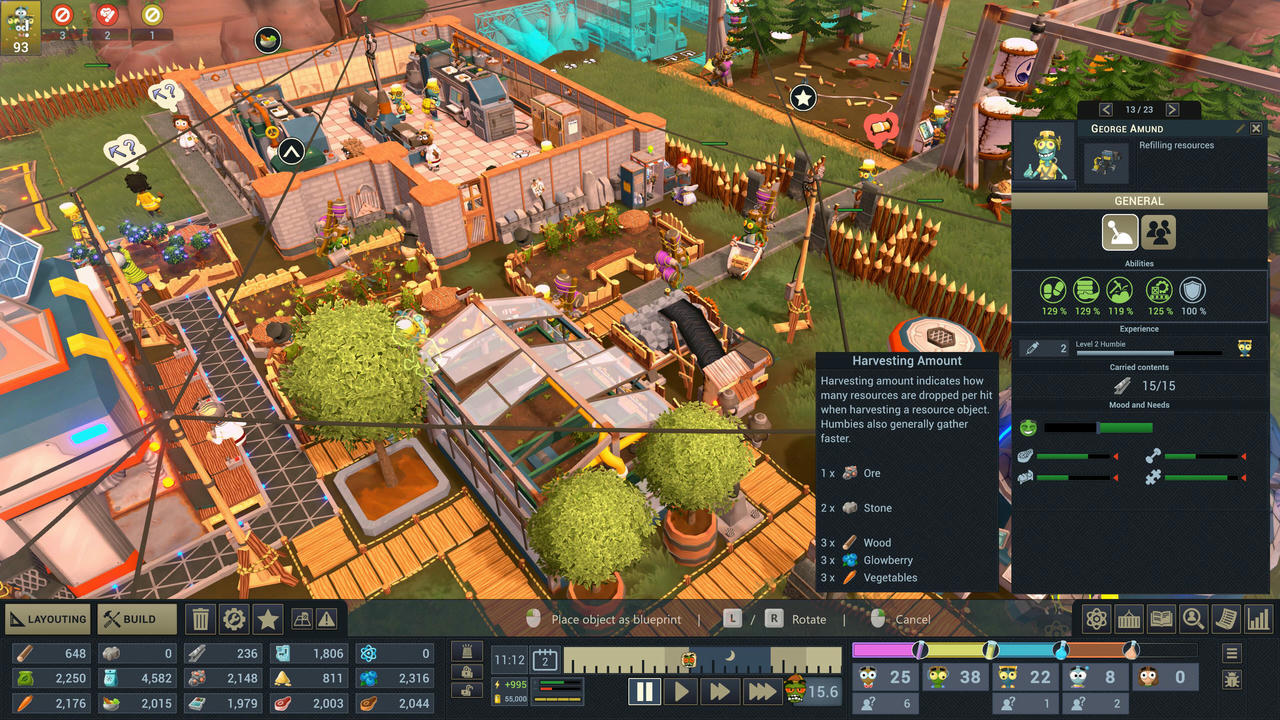Open the calendar day display
The height and width of the screenshot is (720, 1280).
(x=545, y=659)
